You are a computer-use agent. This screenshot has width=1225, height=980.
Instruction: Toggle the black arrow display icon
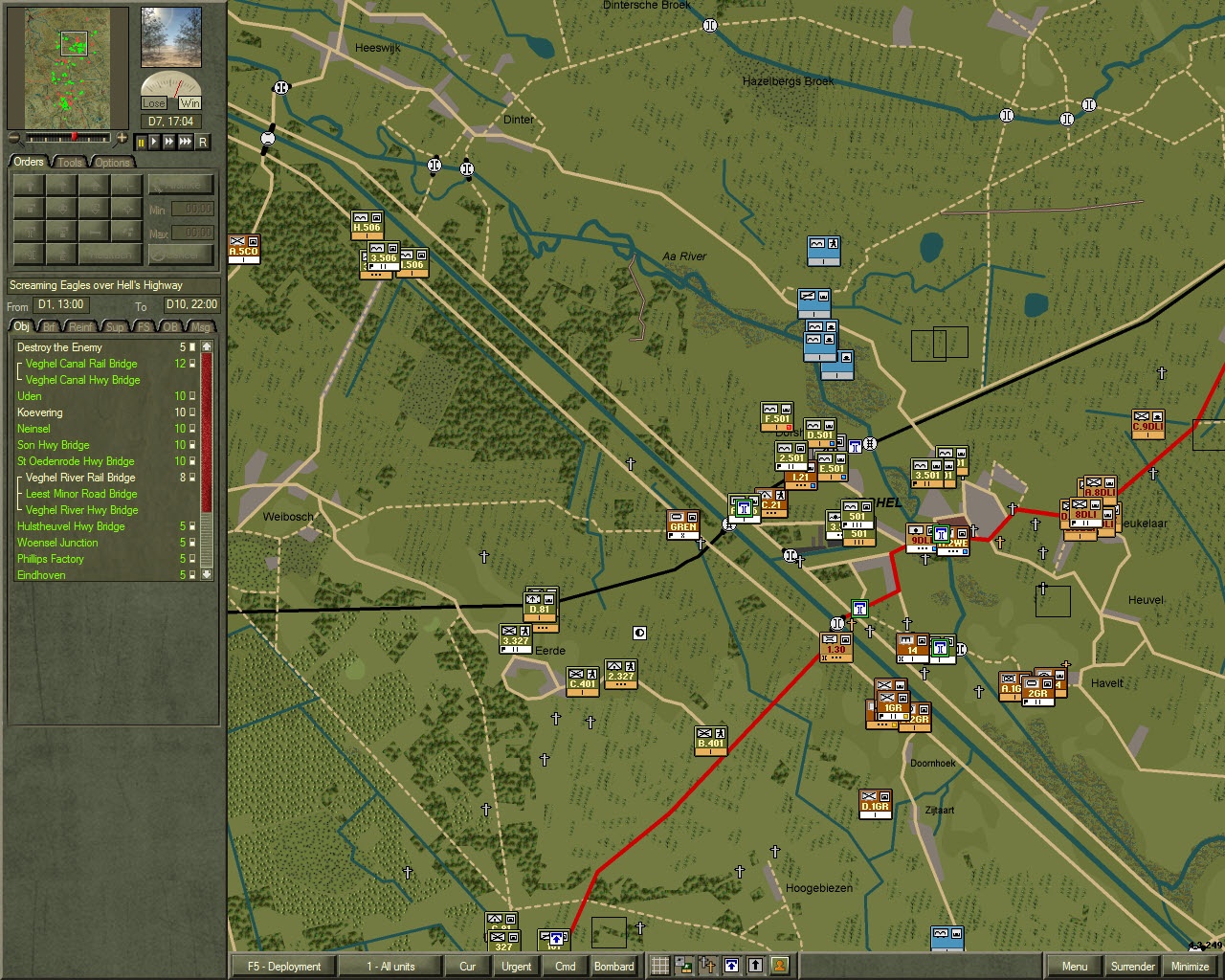[x=754, y=967]
